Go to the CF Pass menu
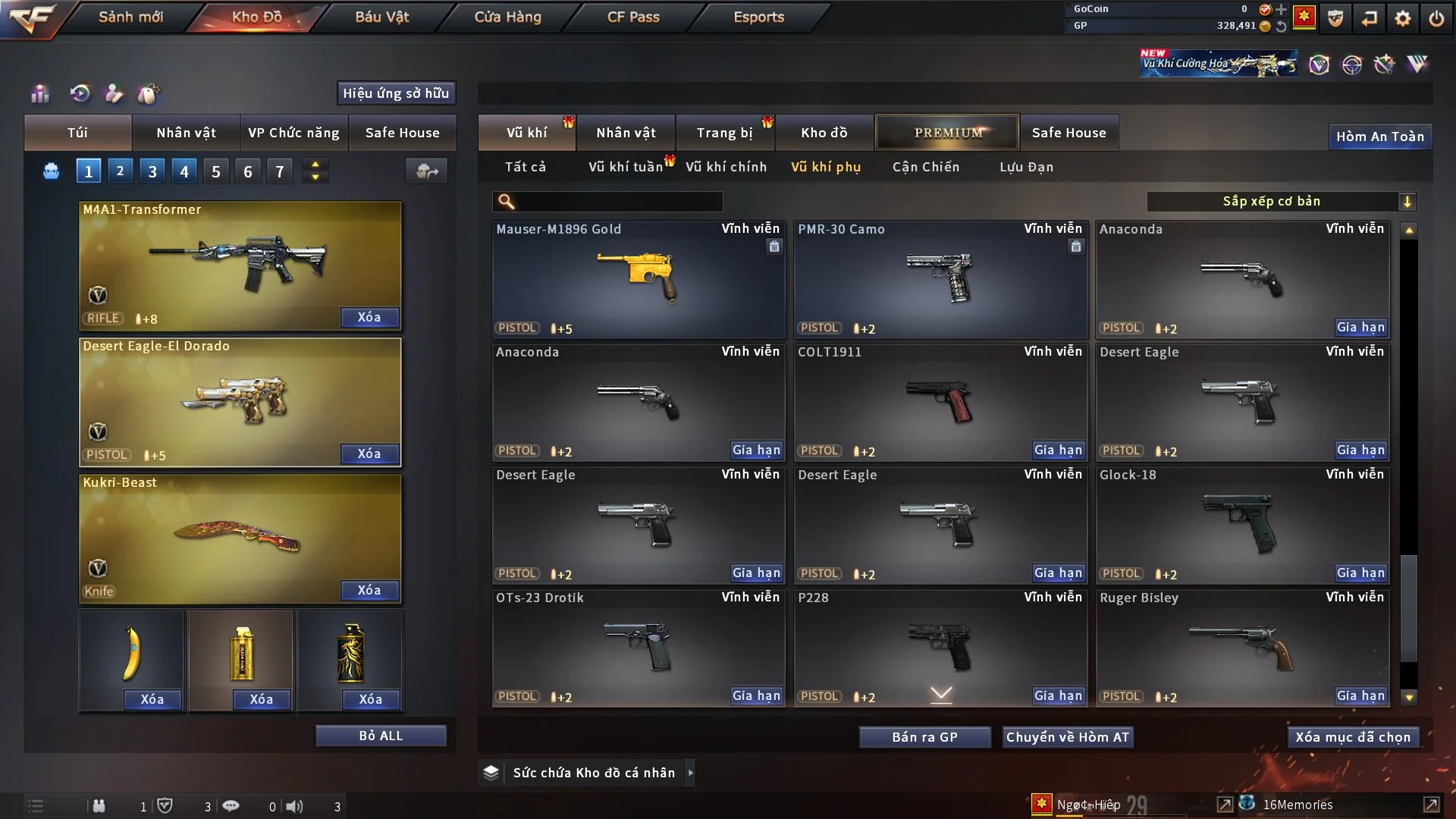Image resolution: width=1456 pixels, height=819 pixels. (x=633, y=17)
